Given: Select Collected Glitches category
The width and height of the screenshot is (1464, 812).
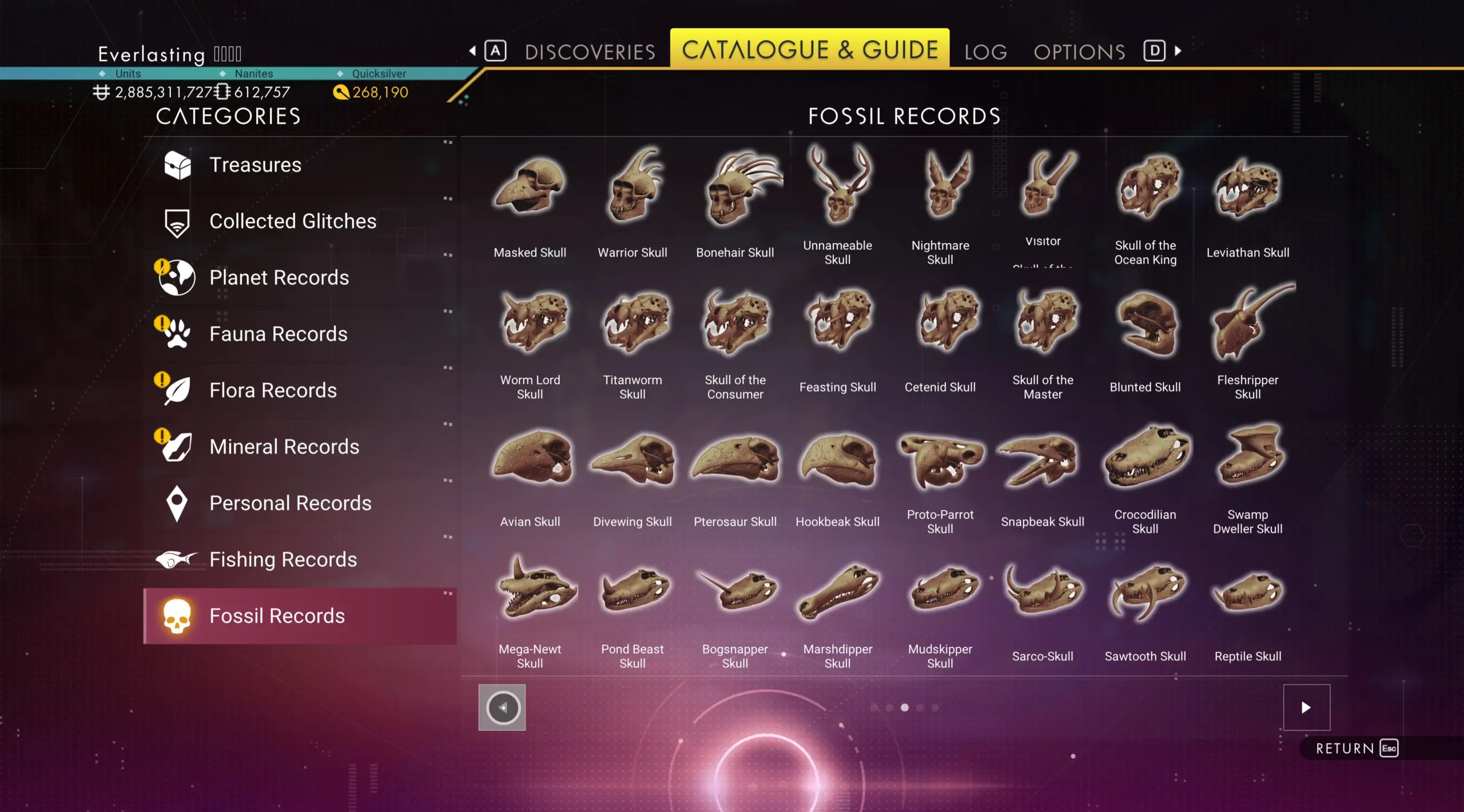Looking at the screenshot, I should coord(292,221).
